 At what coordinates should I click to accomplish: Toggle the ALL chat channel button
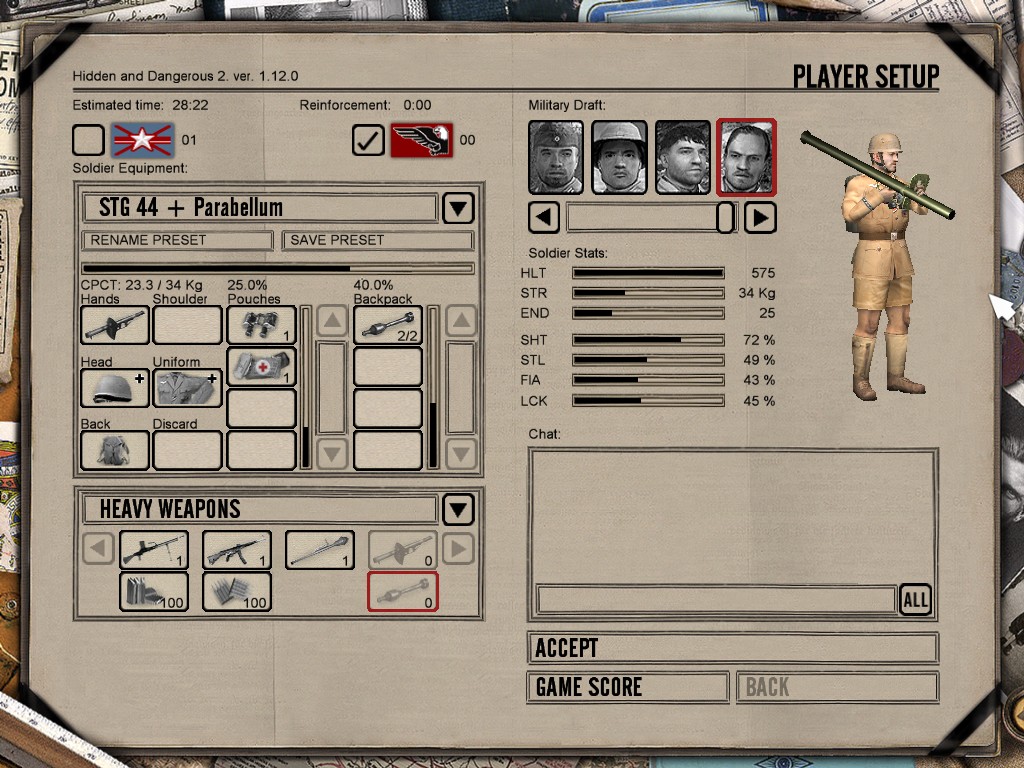point(915,600)
